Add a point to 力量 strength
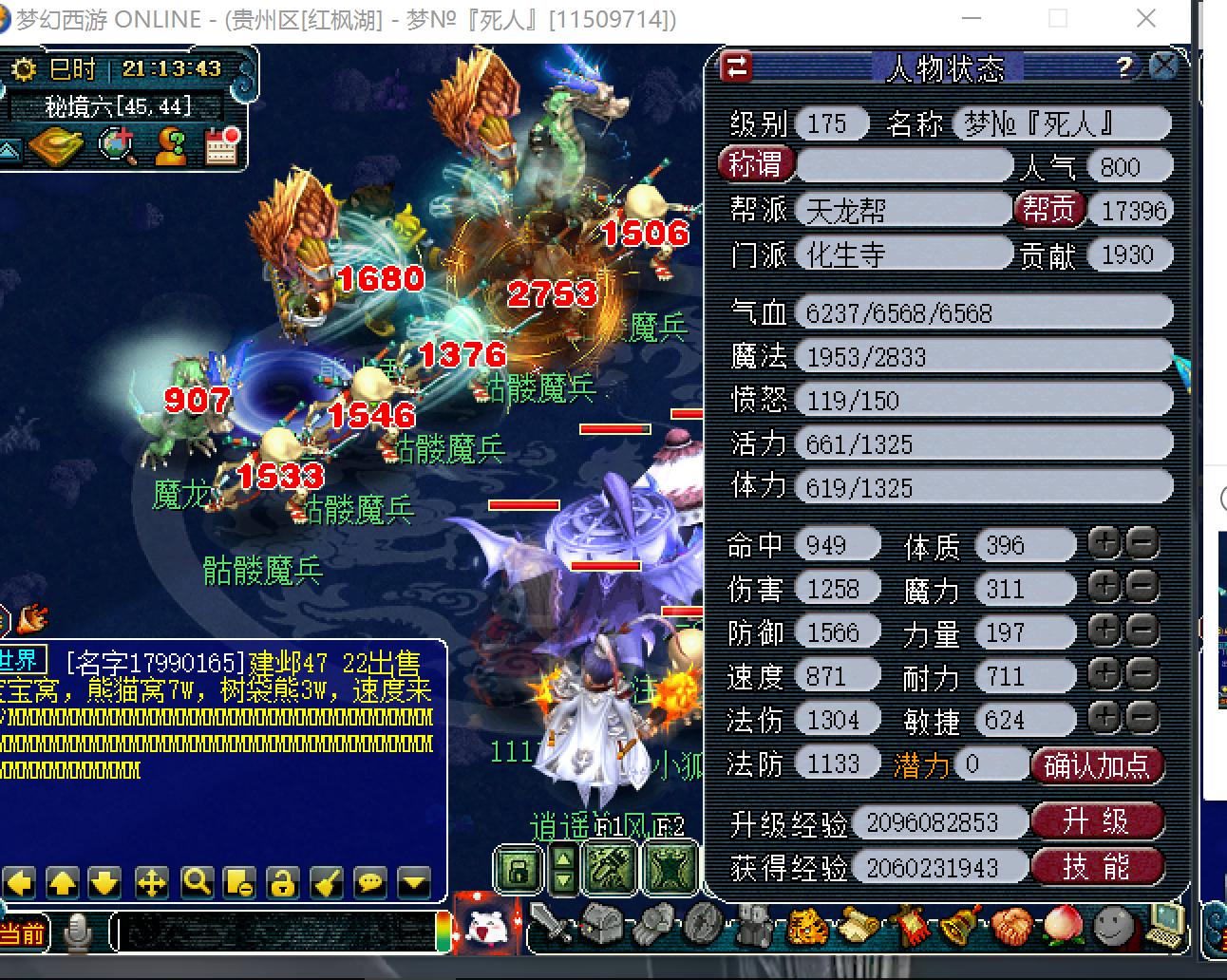This screenshot has width=1227, height=980. [1104, 631]
